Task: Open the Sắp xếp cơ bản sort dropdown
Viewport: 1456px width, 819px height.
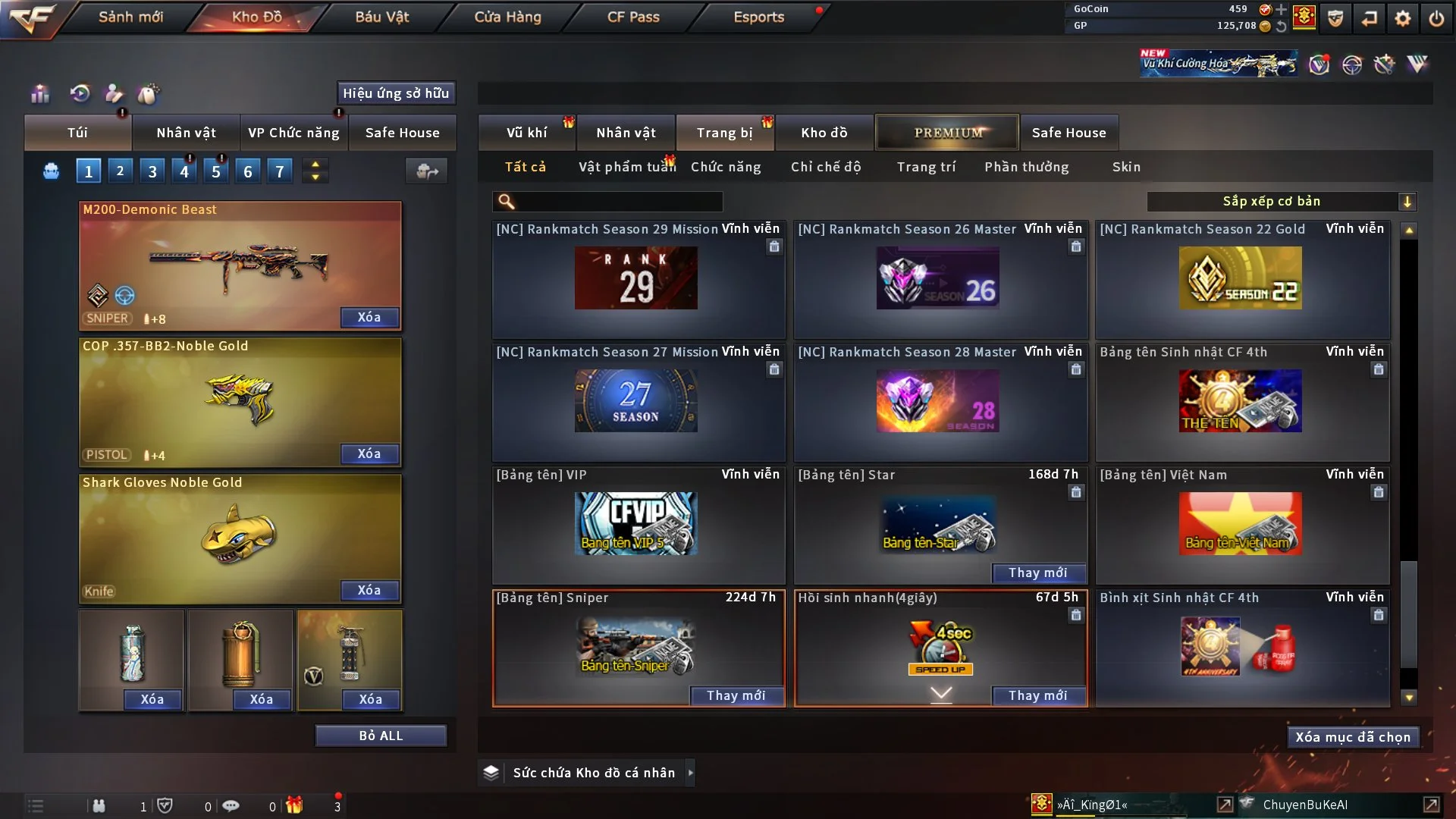Action: coord(1281,202)
